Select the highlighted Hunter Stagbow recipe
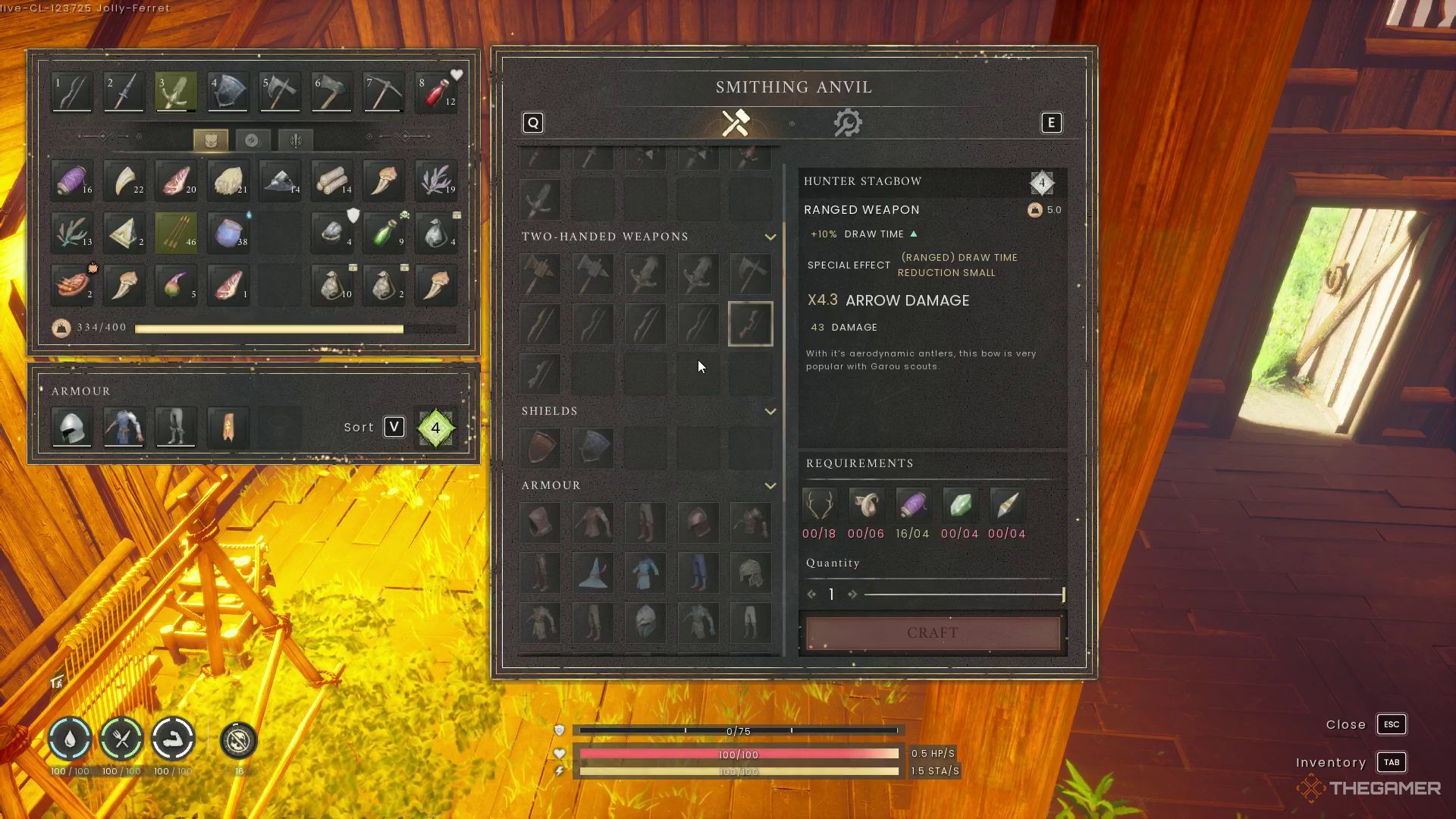Screen dimensions: 1456x819 751,324
